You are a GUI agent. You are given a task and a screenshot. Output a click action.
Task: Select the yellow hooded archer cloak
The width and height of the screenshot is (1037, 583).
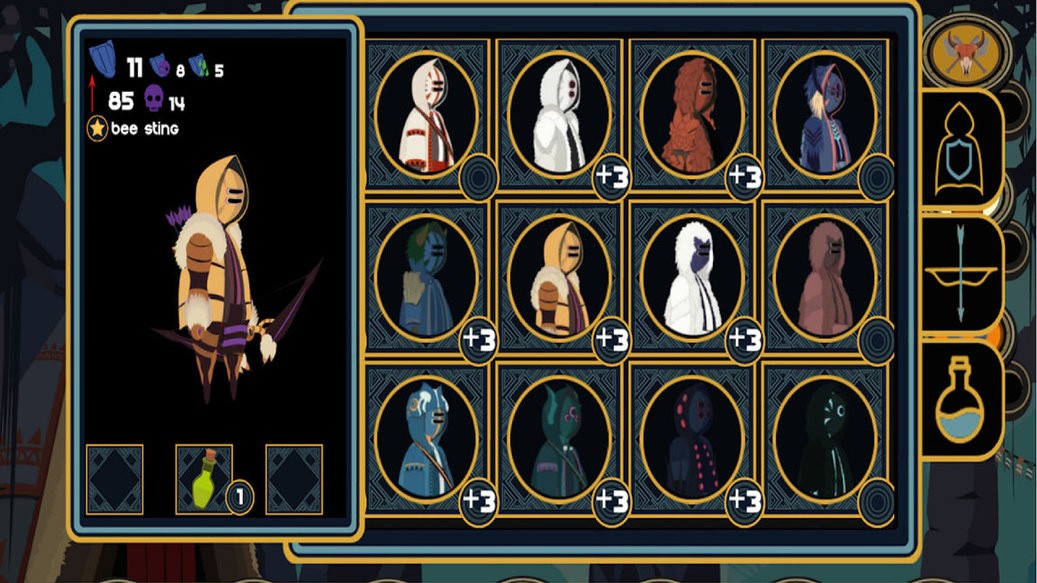(x=559, y=276)
